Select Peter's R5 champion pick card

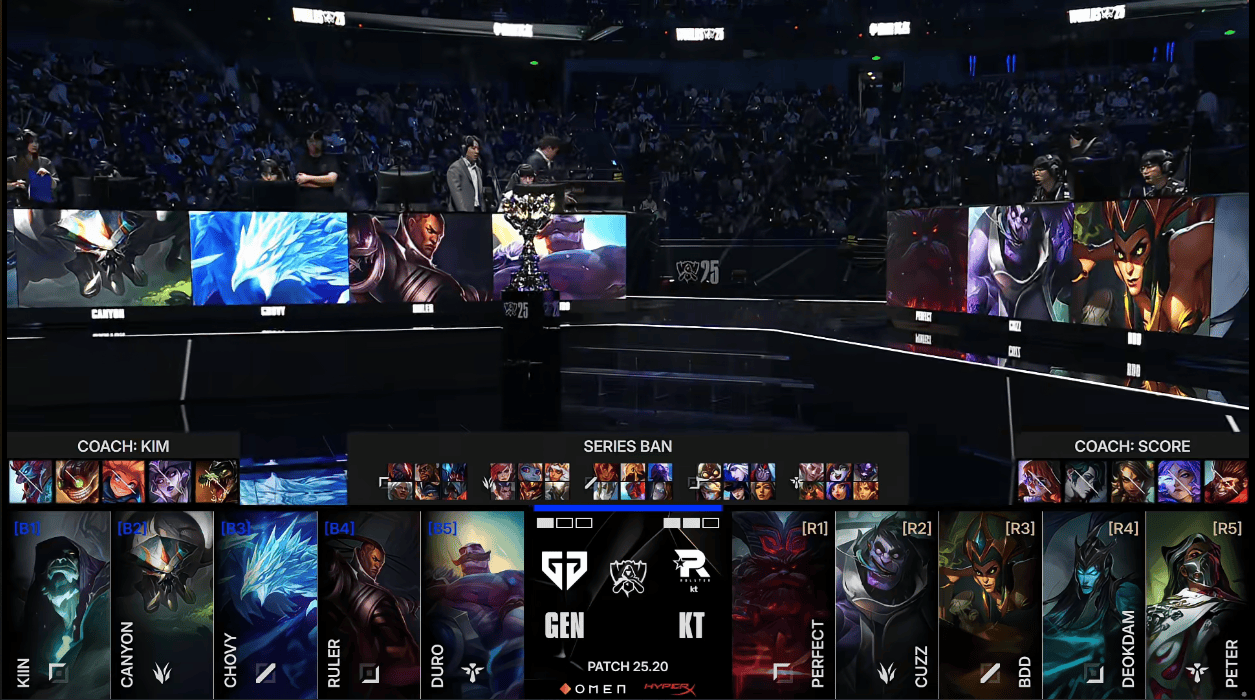pos(1197,603)
